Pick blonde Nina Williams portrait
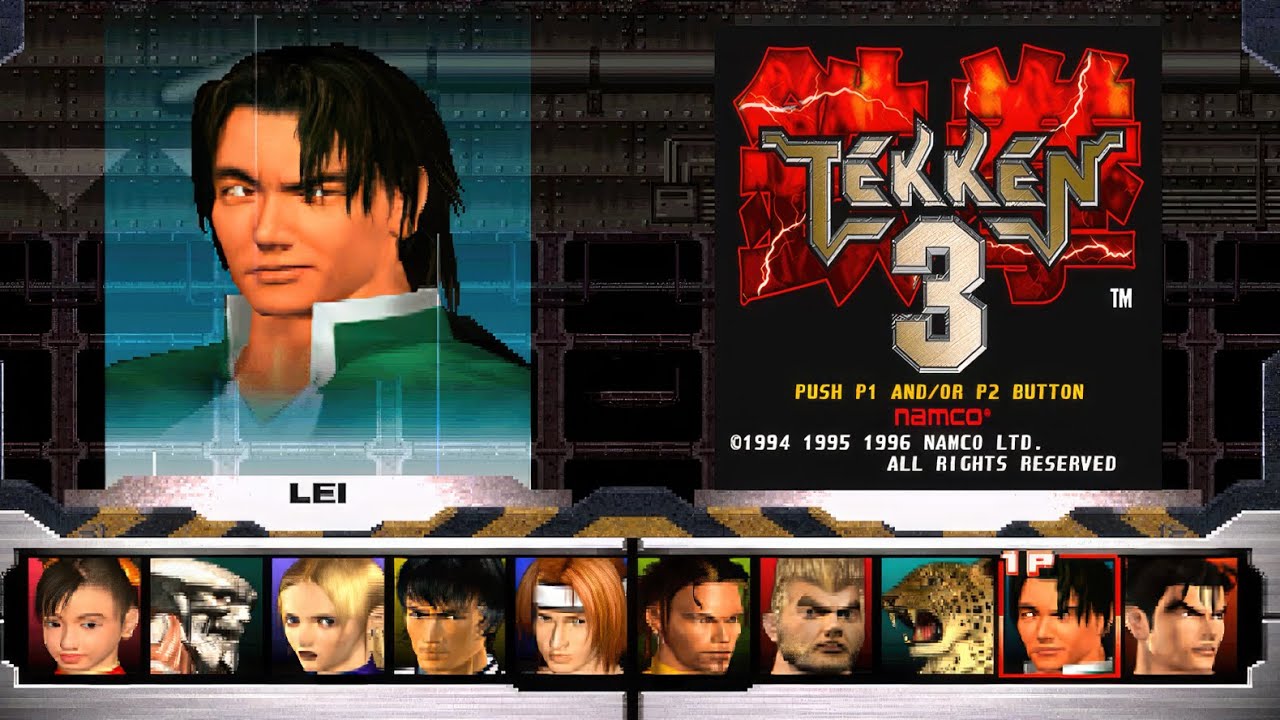Viewport: 1280px width, 720px height. pyautogui.click(x=327, y=615)
